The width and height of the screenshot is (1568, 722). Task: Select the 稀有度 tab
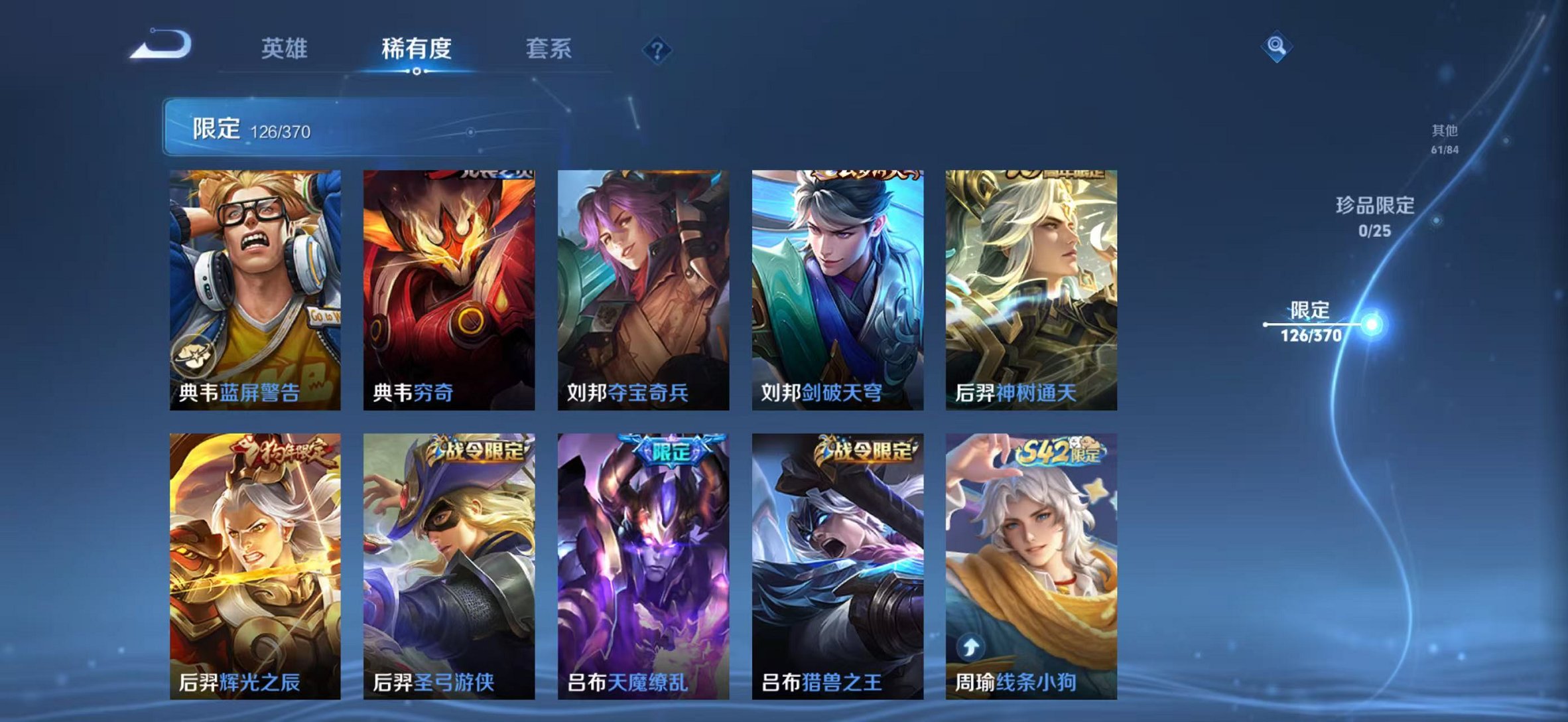(415, 48)
